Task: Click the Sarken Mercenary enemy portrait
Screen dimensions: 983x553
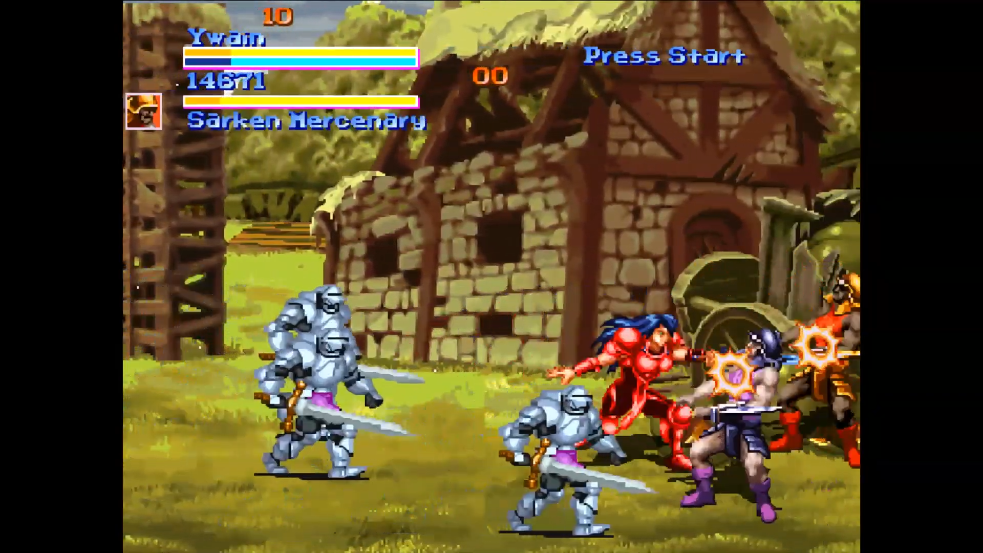Action: coord(143,111)
